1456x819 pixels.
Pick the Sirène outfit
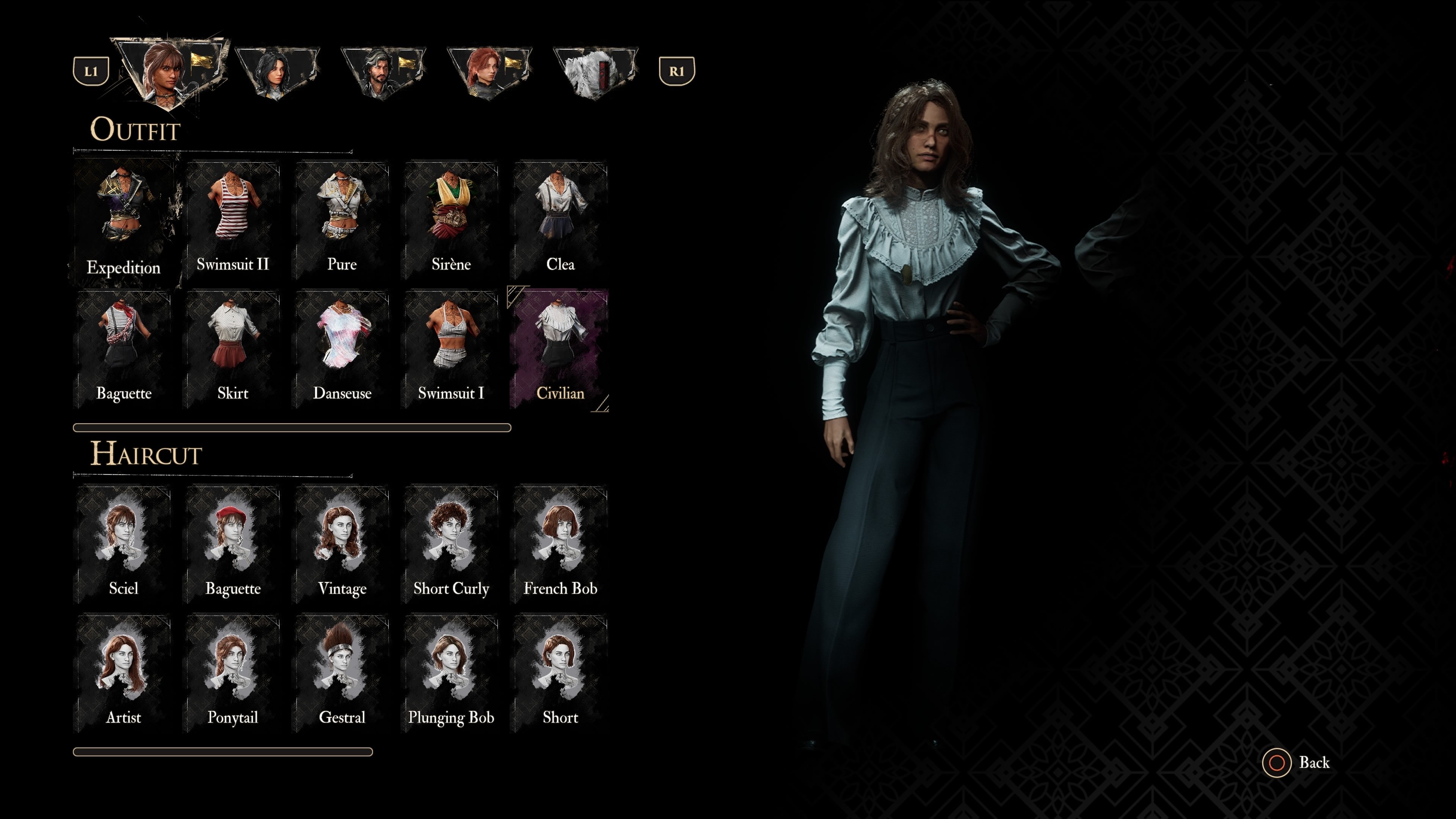(450, 220)
